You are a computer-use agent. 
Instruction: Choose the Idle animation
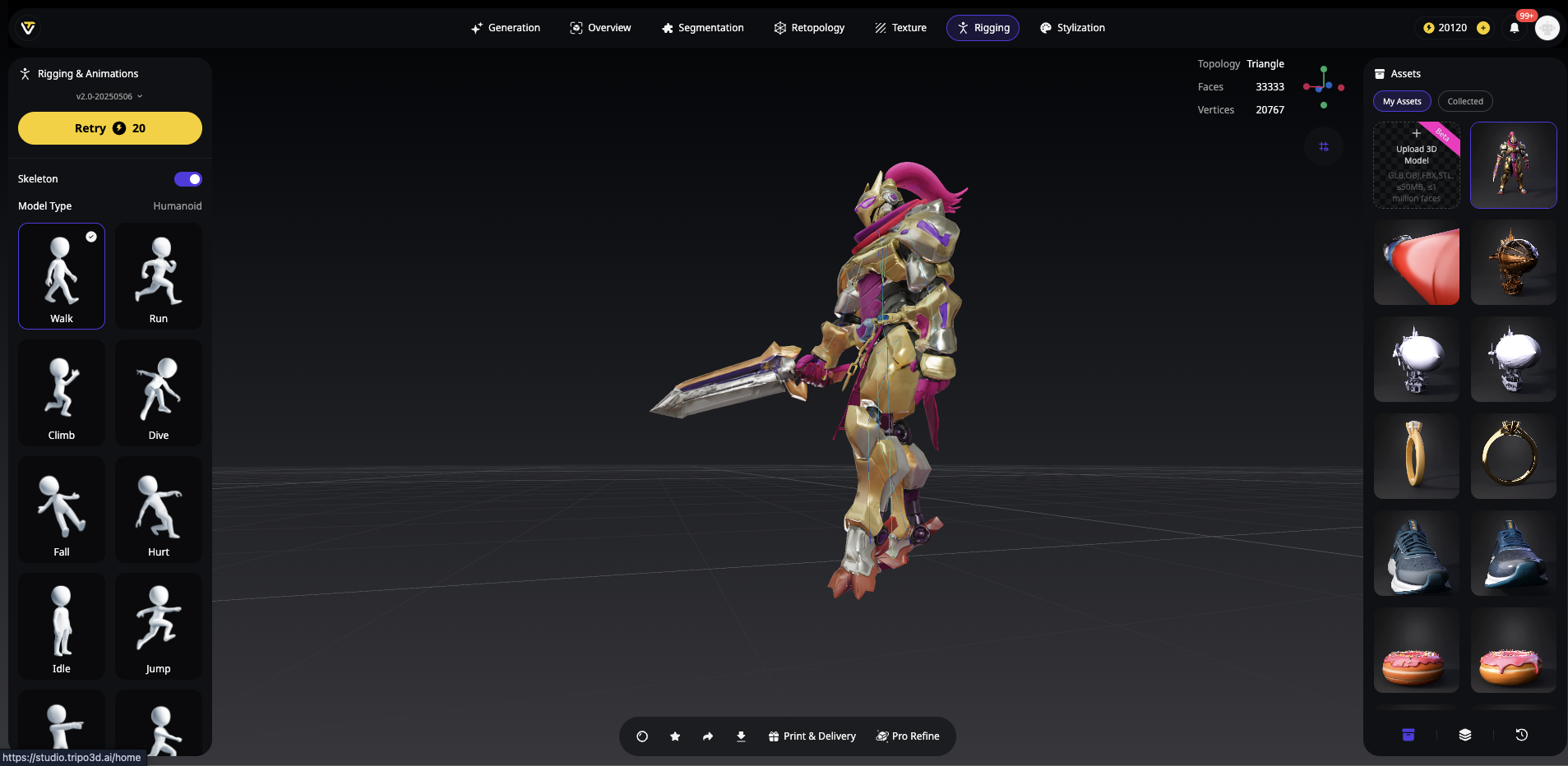(62, 626)
